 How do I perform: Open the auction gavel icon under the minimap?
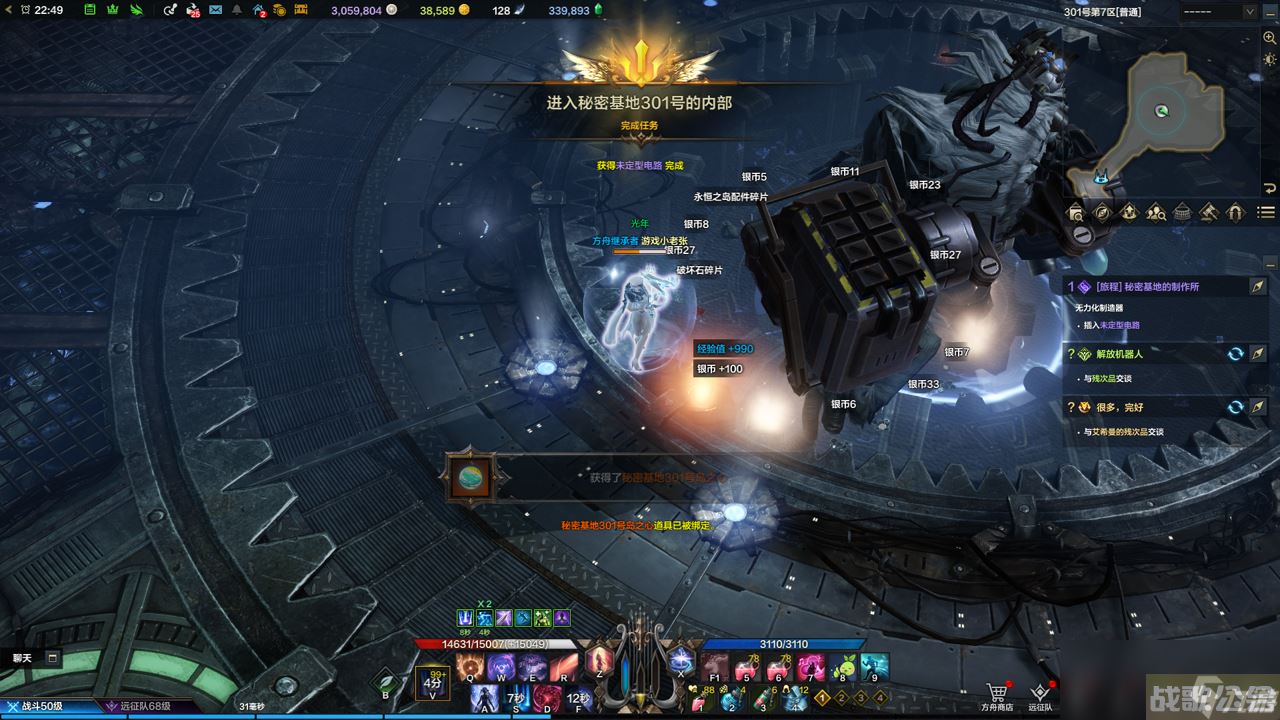coord(1208,212)
